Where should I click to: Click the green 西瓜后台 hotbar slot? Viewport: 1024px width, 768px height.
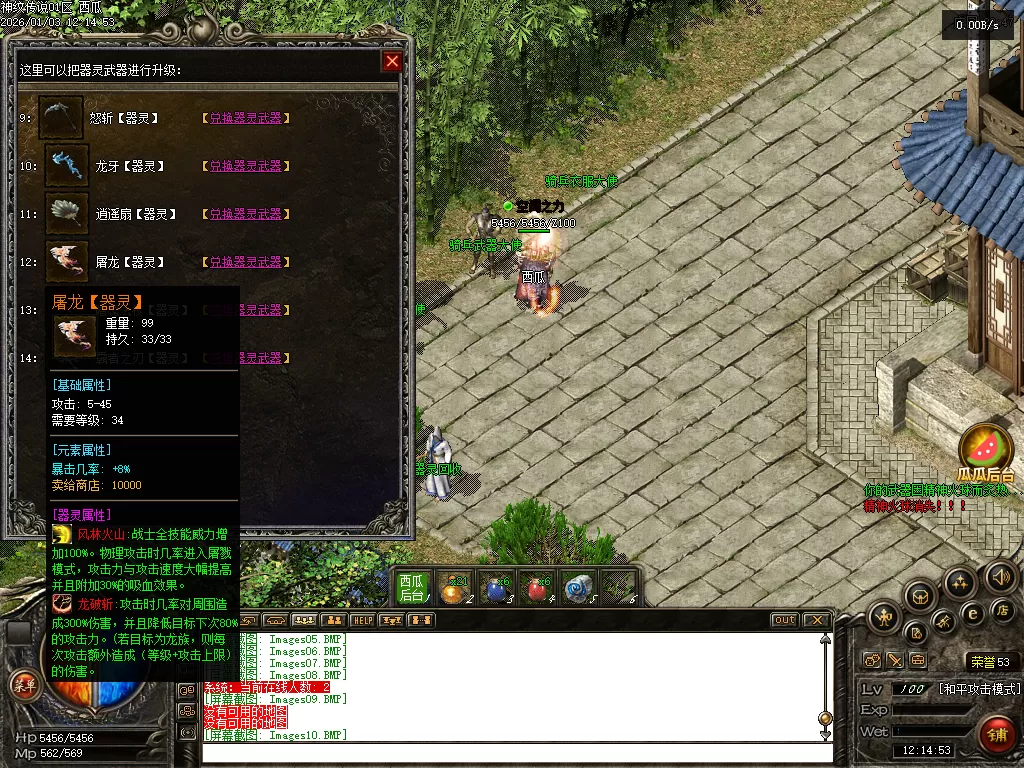414,587
